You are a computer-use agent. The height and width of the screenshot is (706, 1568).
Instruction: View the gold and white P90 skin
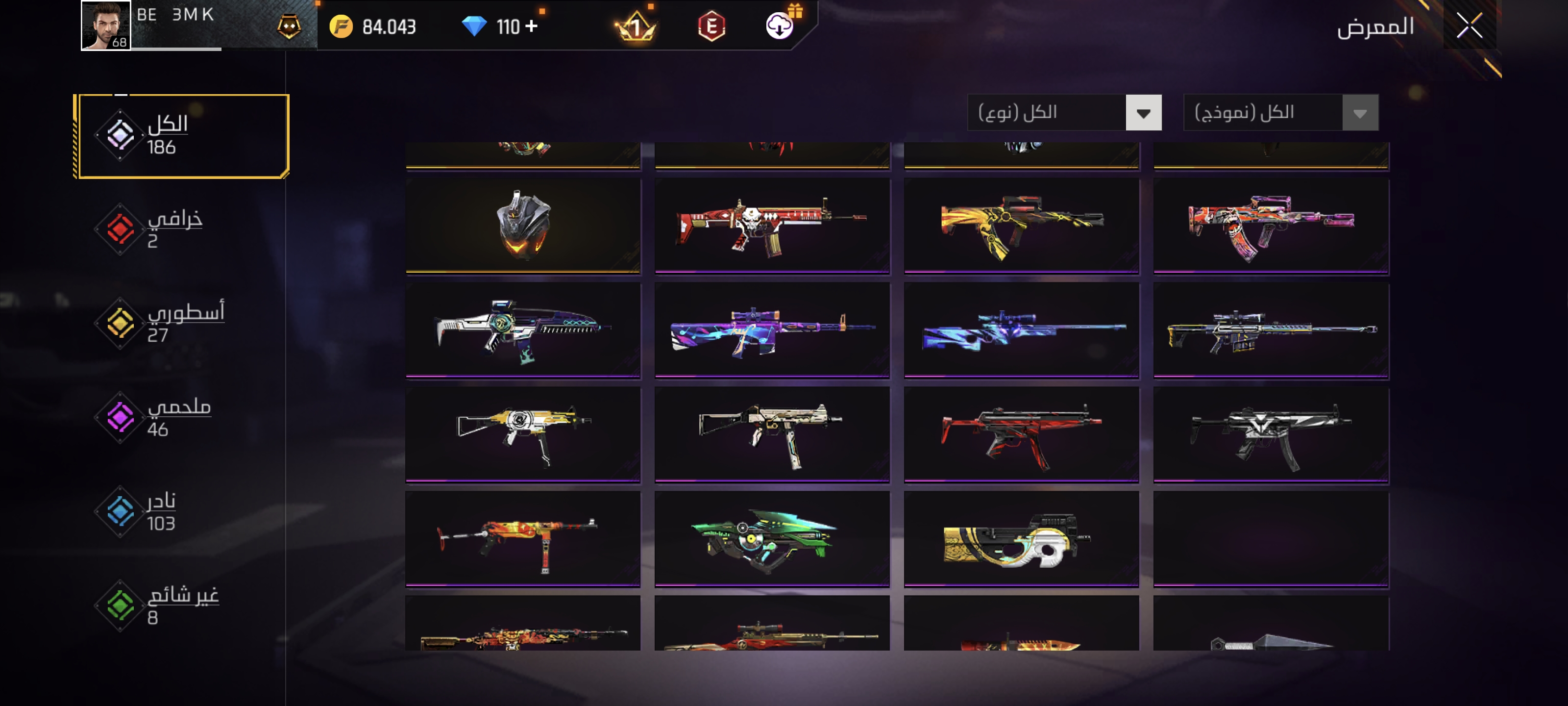[1021, 539]
